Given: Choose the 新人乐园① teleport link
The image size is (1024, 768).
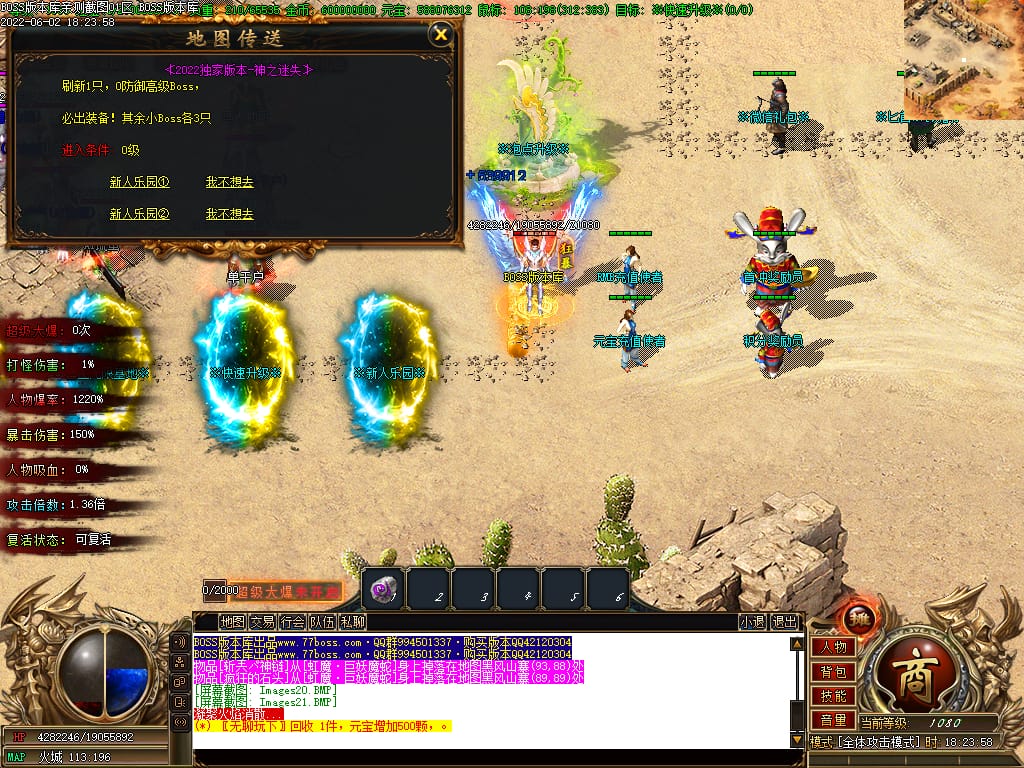Looking at the screenshot, I should 139,182.
